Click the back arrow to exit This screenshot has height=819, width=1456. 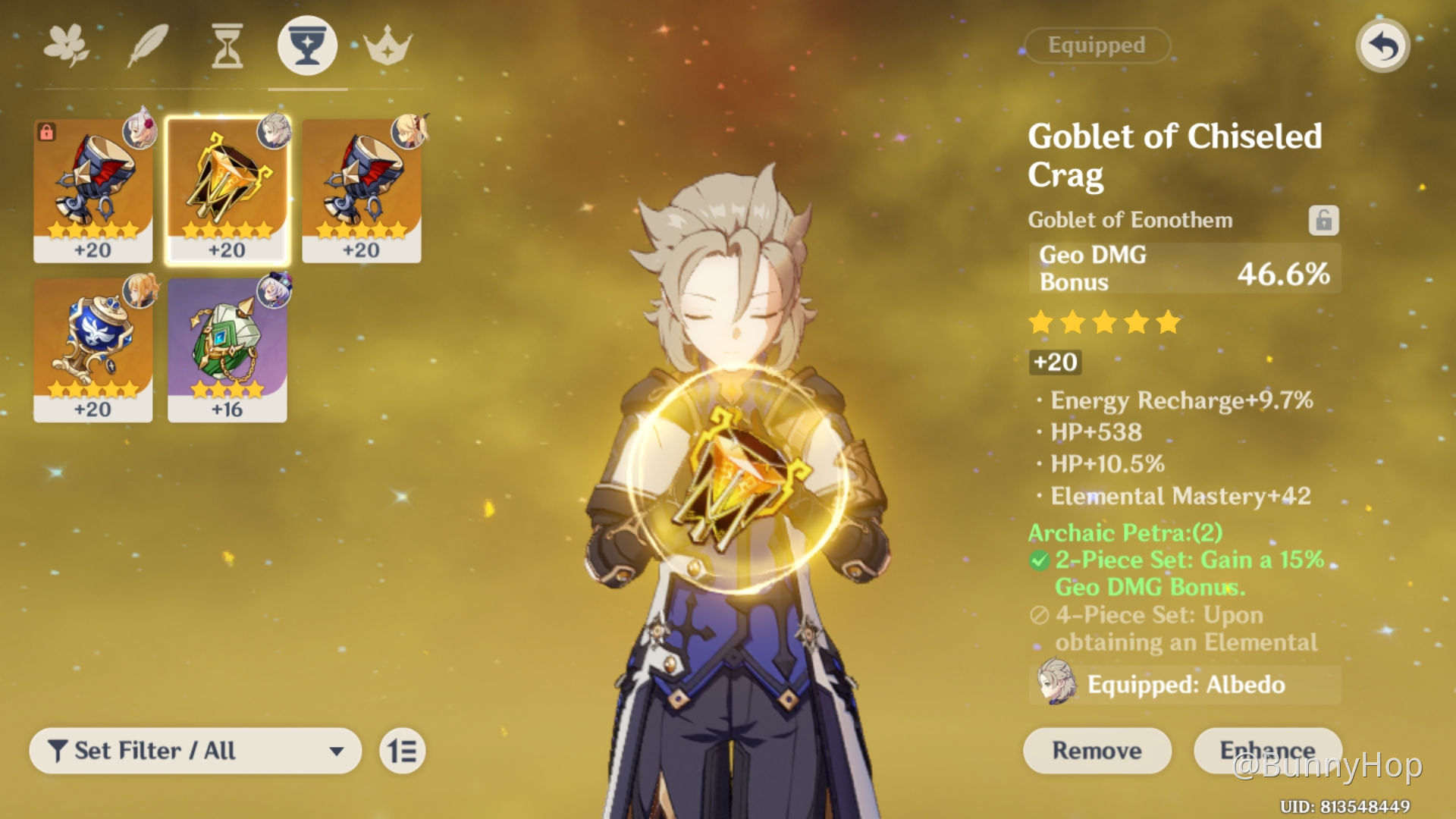click(x=1382, y=45)
